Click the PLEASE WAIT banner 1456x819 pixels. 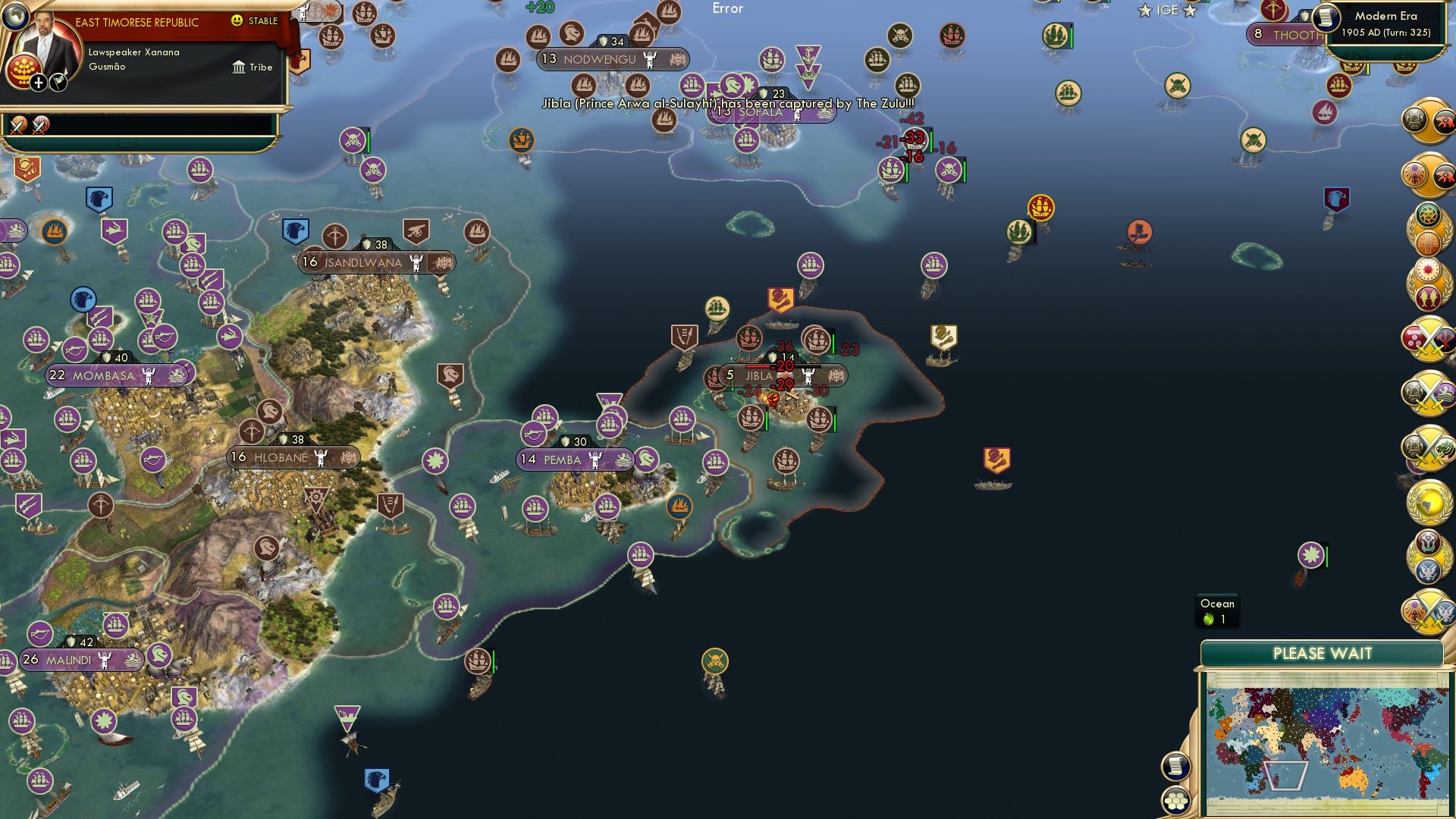click(x=1323, y=652)
